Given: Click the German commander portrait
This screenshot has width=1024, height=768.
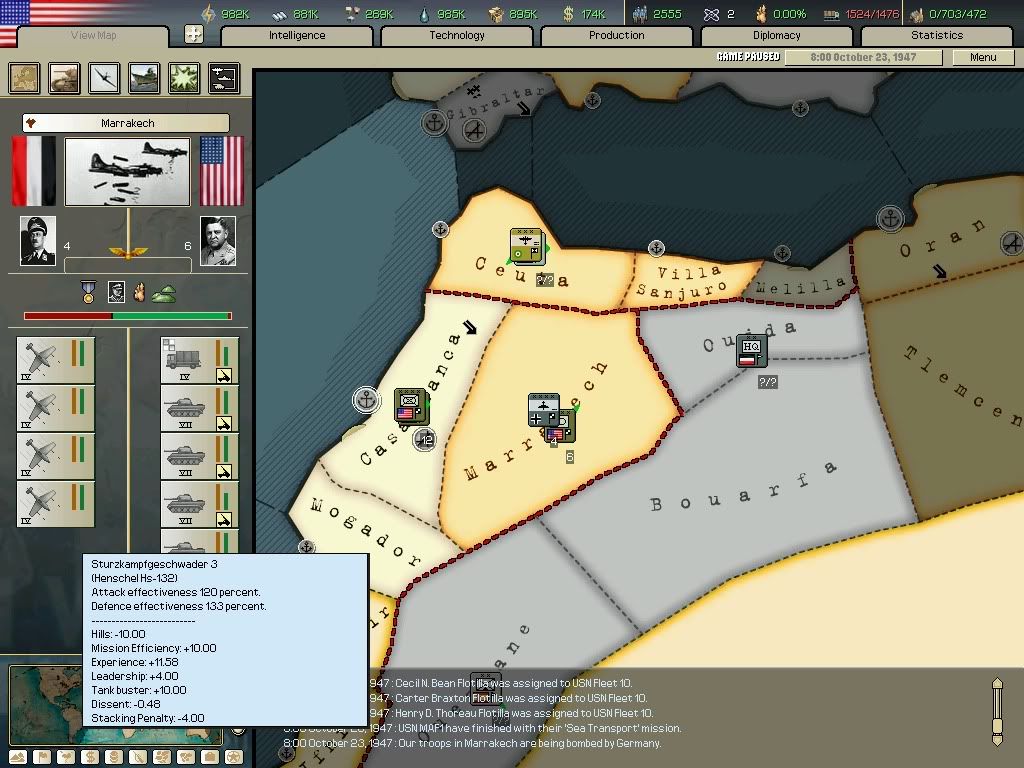Looking at the screenshot, I should click(38, 241).
